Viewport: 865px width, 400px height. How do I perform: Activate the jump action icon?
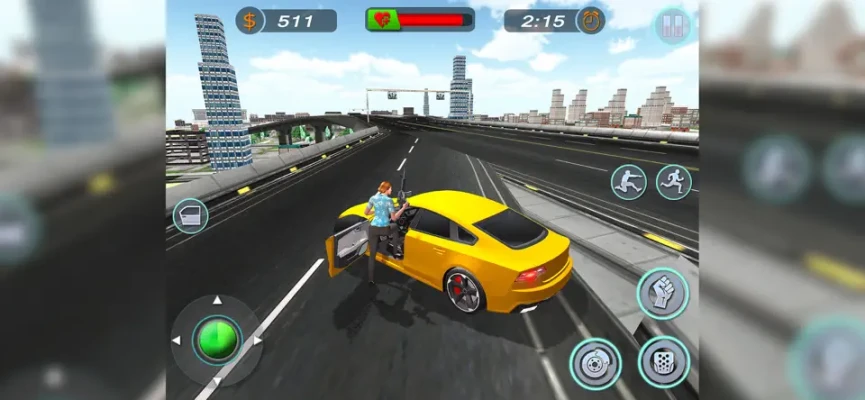pos(628,182)
